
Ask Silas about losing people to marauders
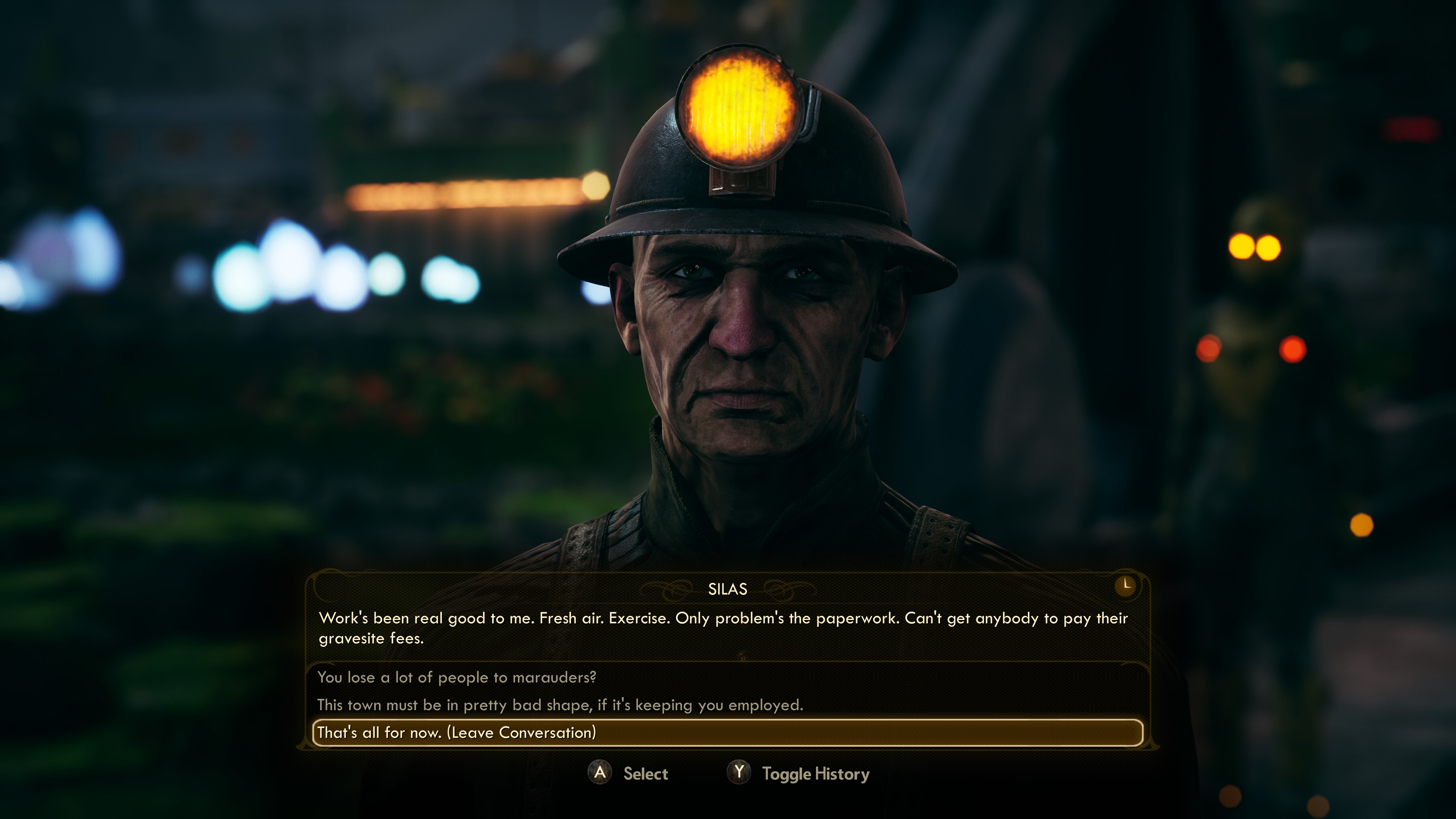457,677
